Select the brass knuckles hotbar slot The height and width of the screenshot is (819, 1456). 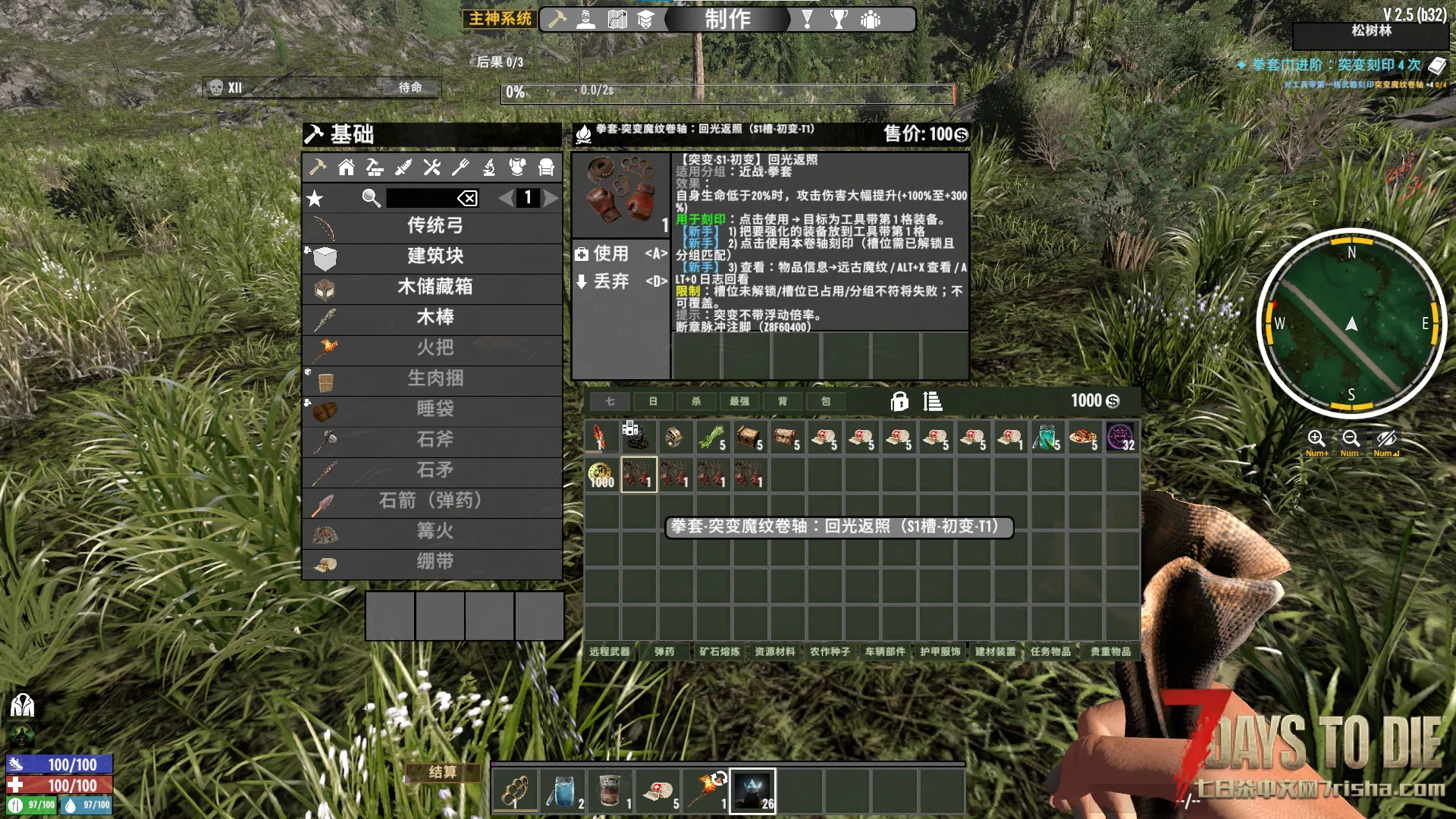[516, 791]
